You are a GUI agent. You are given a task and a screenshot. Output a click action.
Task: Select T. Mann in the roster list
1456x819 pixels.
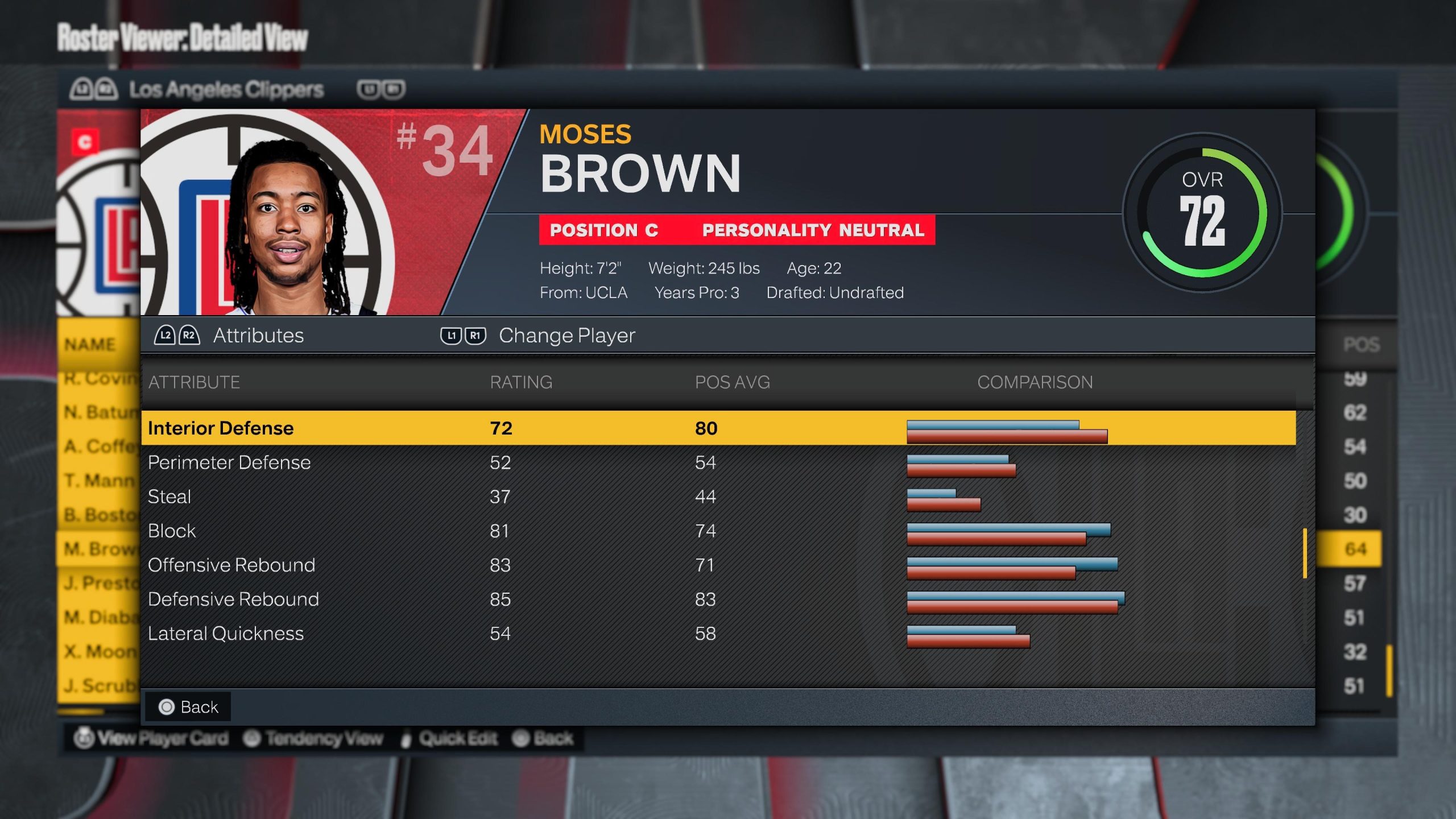99,481
